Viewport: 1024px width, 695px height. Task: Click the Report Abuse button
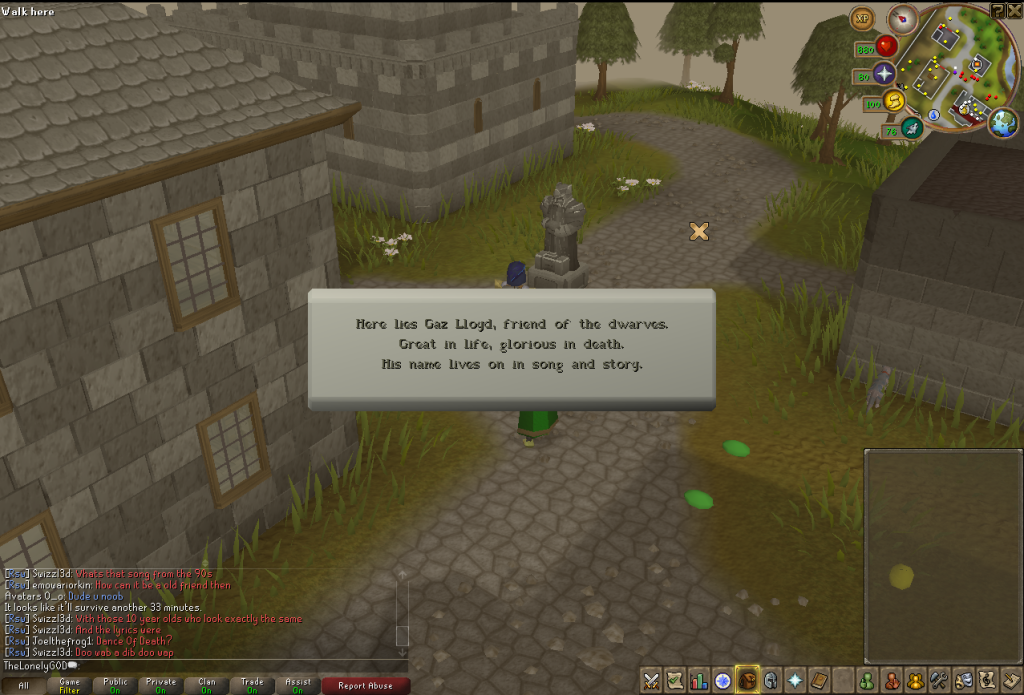[x=365, y=686]
